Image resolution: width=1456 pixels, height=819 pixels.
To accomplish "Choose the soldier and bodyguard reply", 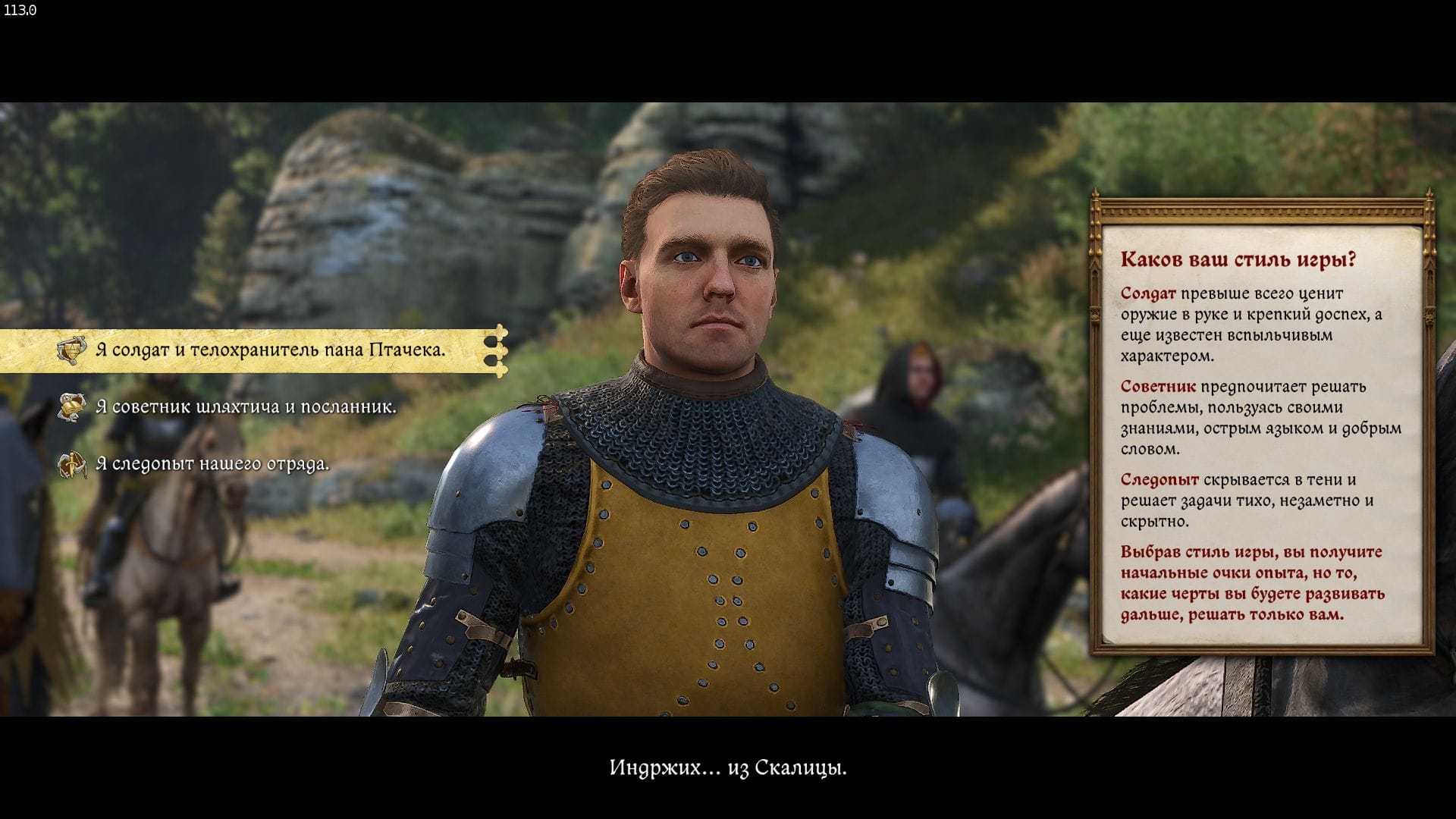I will 270,350.
